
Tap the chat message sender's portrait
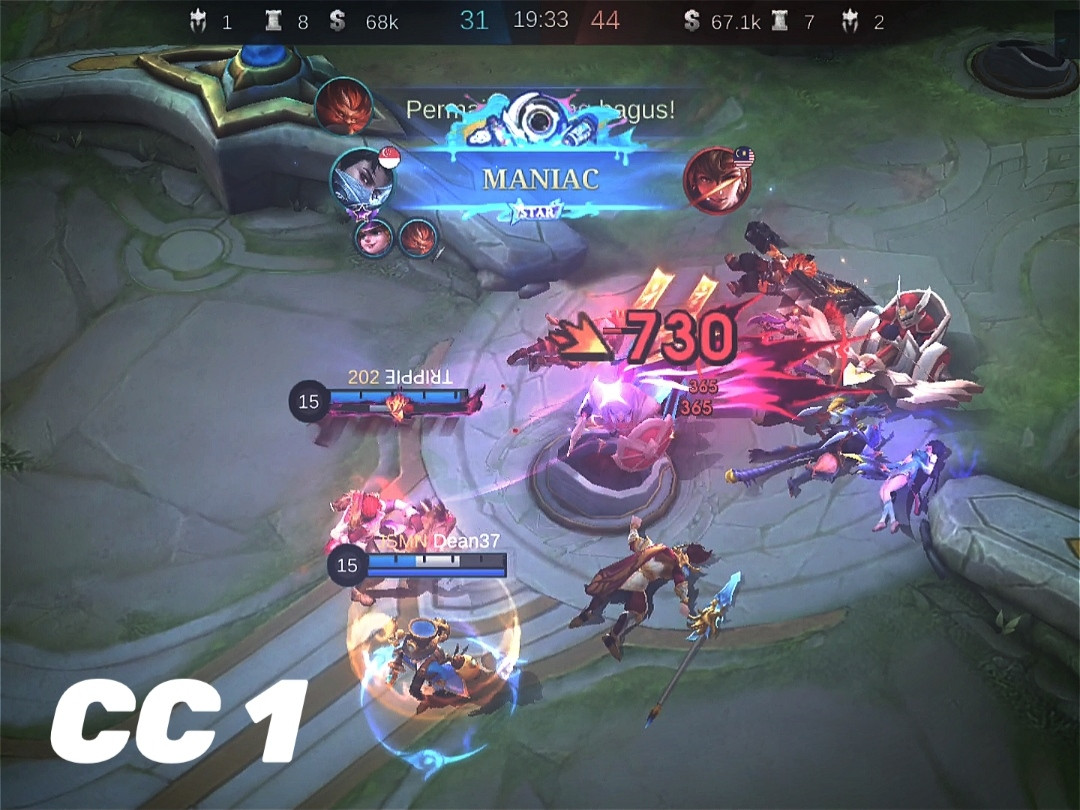pos(344,105)
